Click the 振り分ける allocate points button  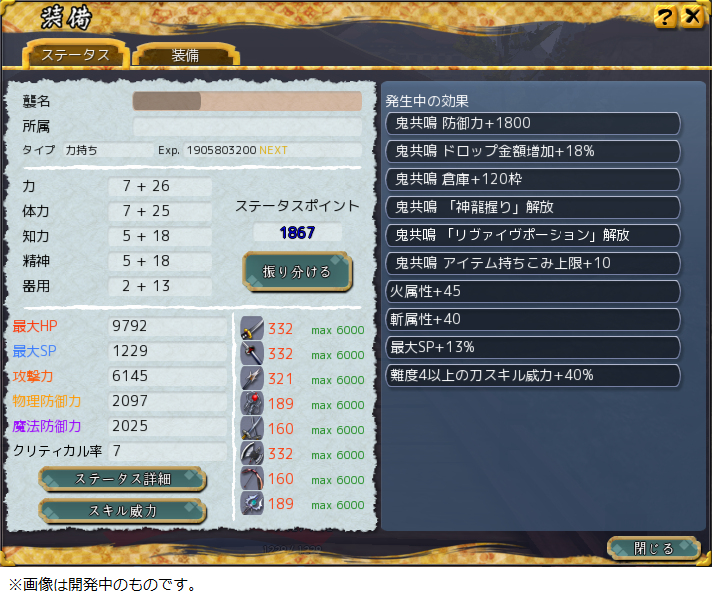pyautogui.click(x=297, y=271)
